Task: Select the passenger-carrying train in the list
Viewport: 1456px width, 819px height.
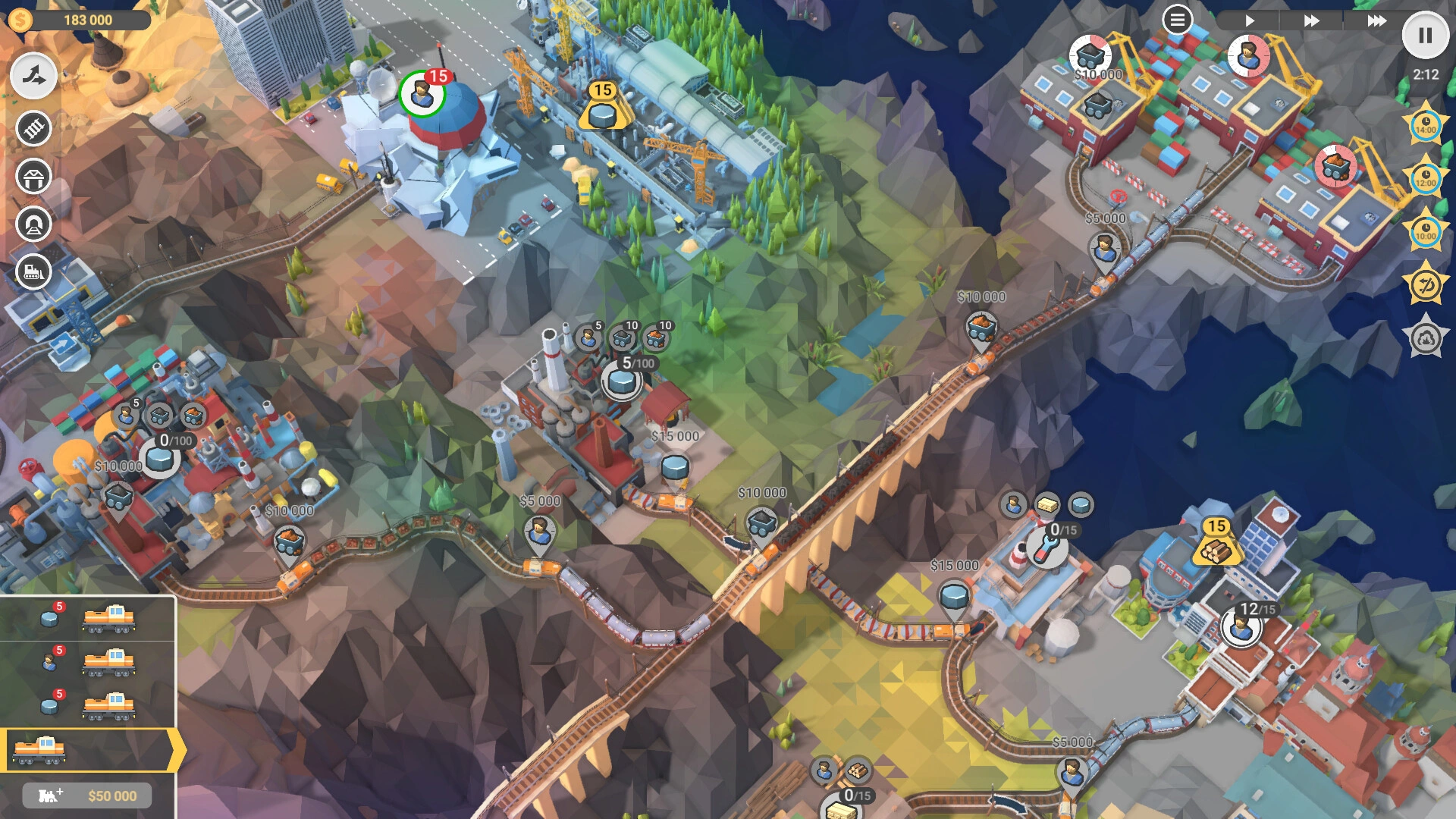Action: point(87,662)
